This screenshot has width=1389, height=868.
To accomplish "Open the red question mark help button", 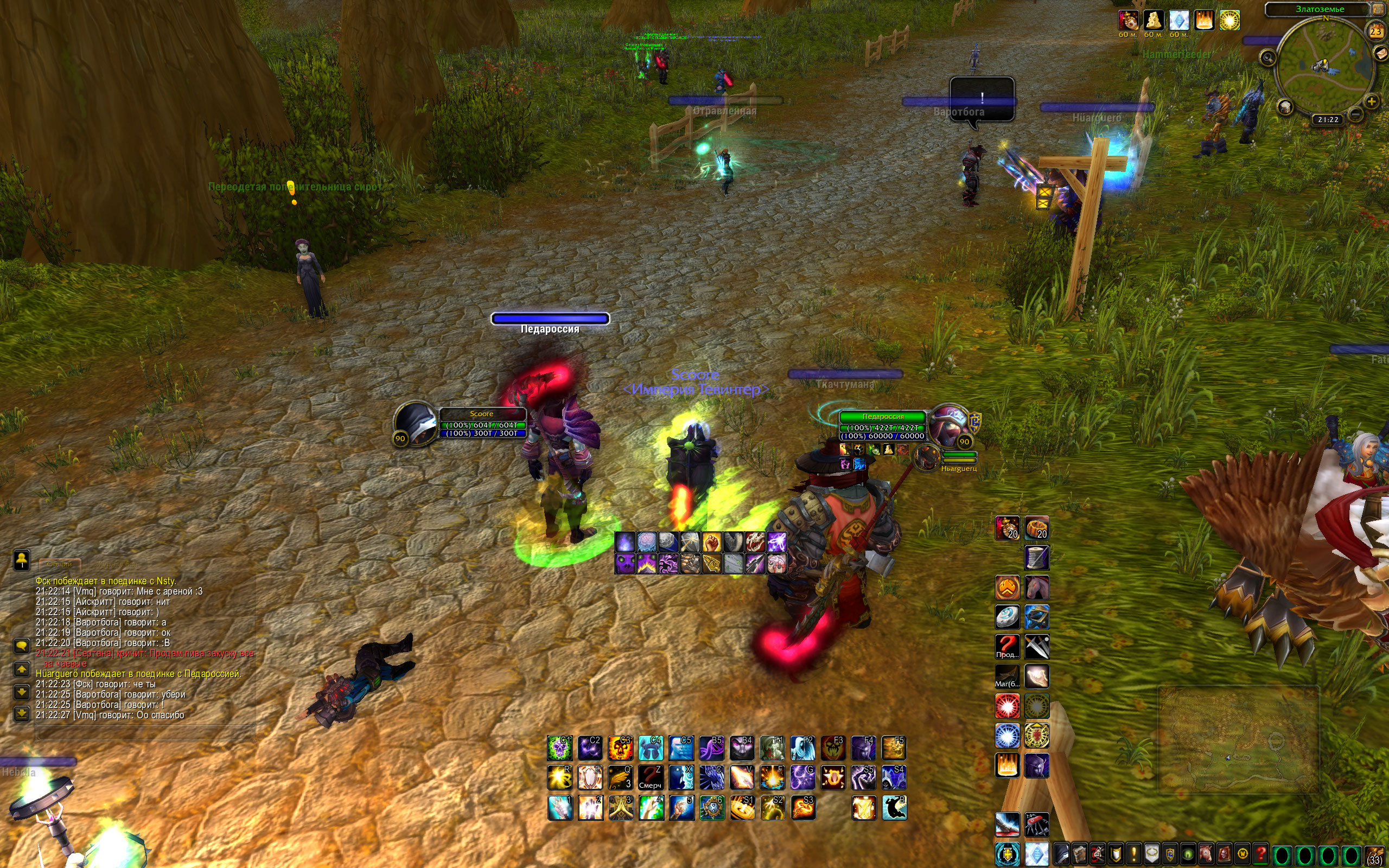I will [x=1260, y=854].
